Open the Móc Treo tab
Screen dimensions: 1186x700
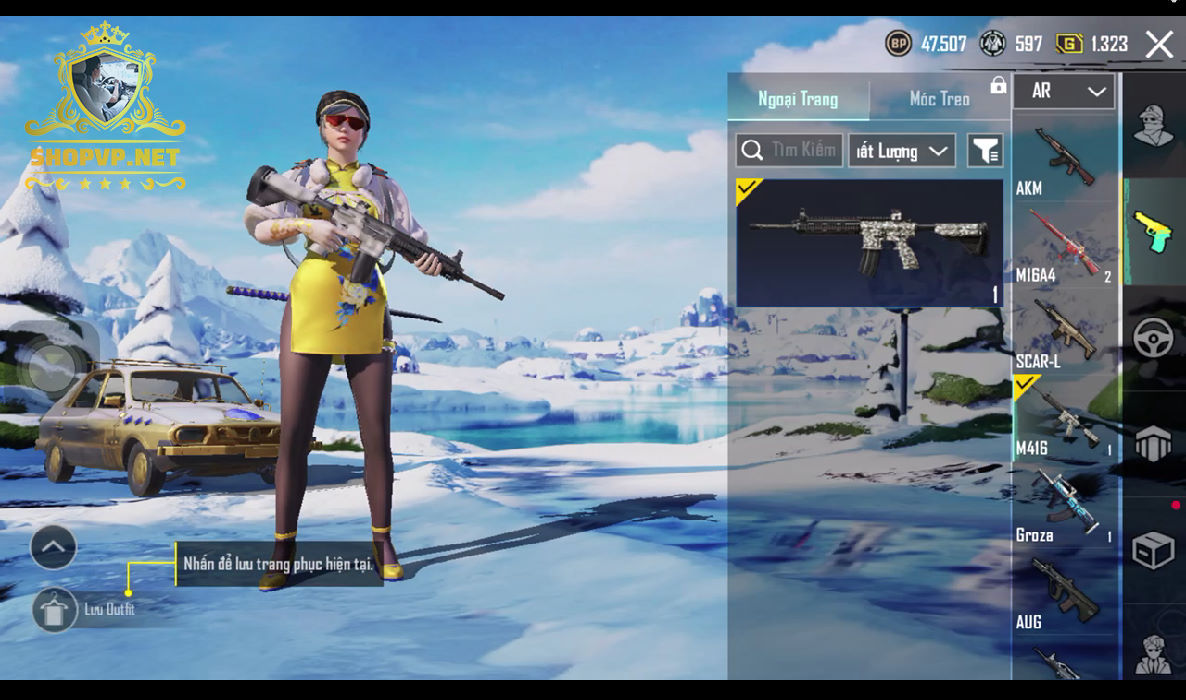(x=939, y=99)
